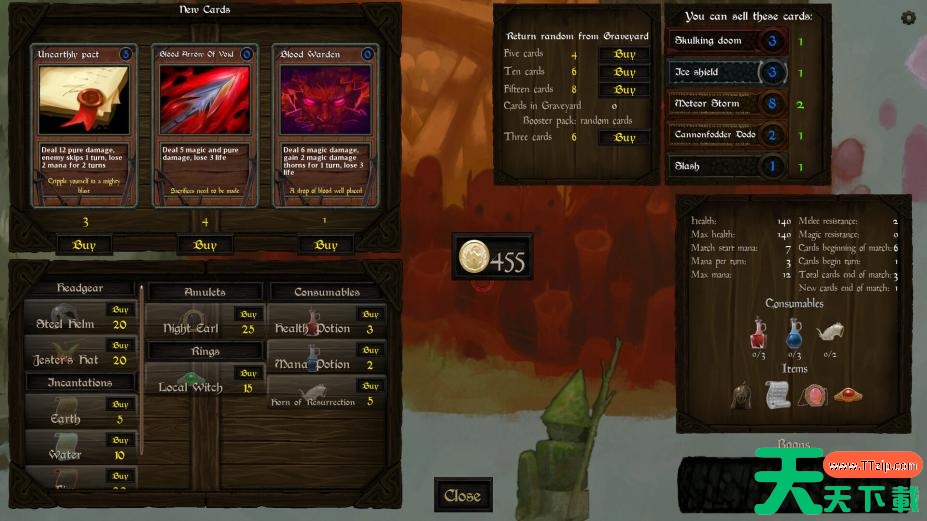Buy the Horn of Resurrection
The image size is (927, 521).
coord(371,387)
